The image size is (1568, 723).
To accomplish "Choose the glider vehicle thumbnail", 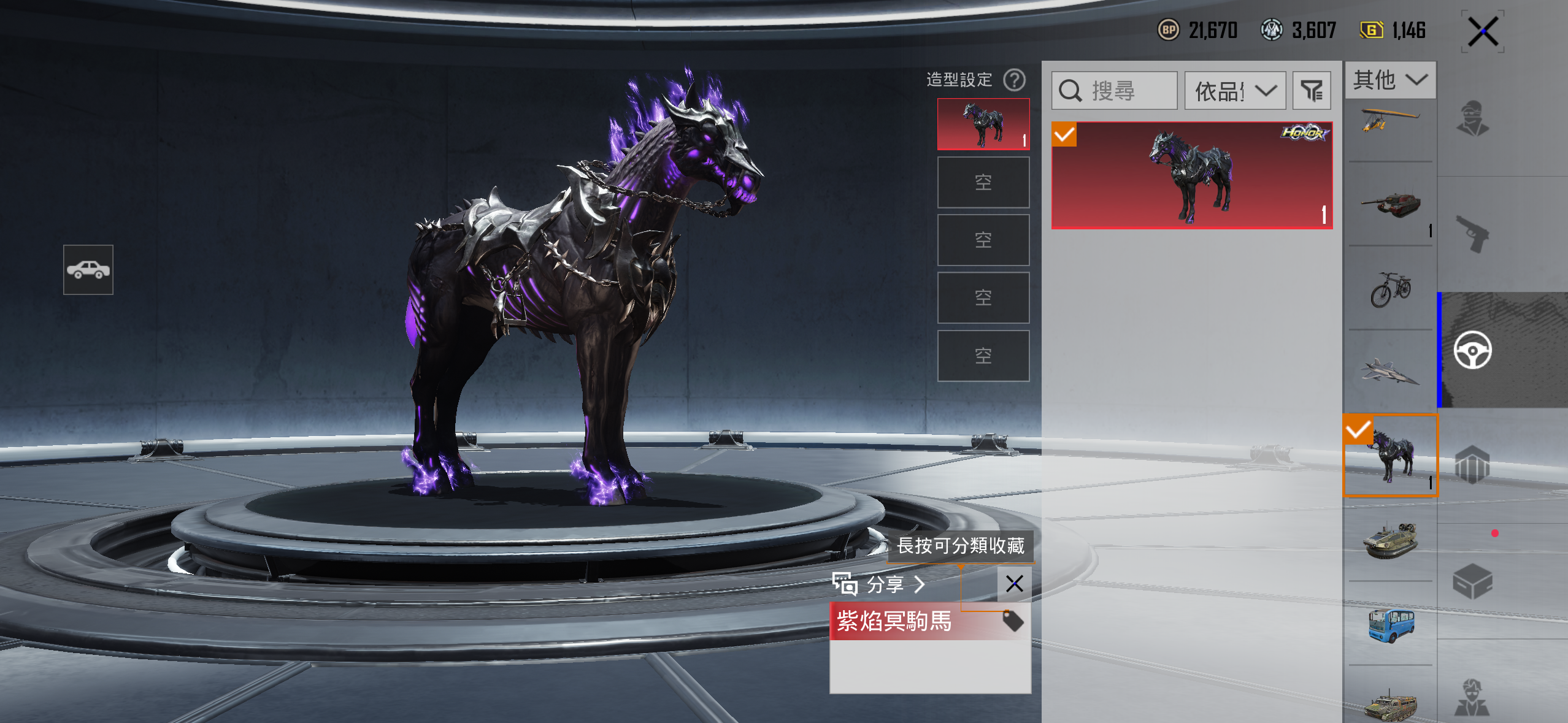I will coord(1390,123).
